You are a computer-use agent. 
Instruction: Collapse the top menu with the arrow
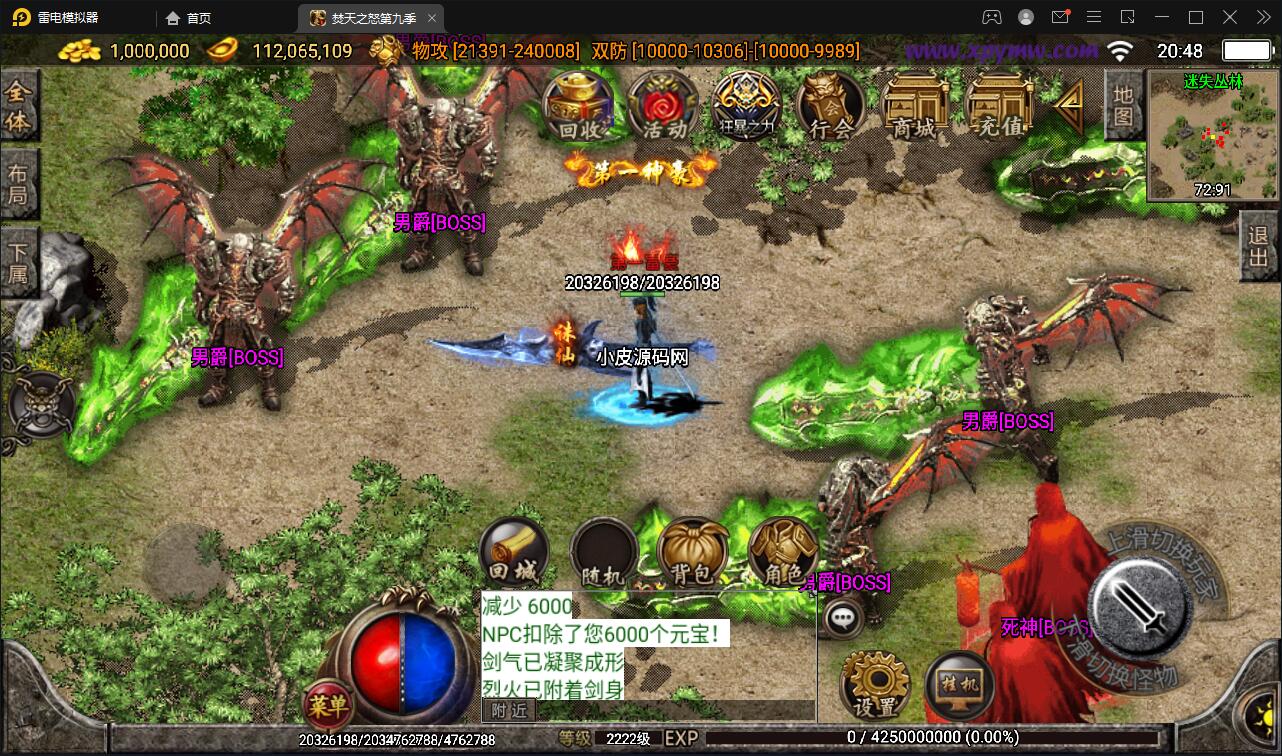[1069, 104]
